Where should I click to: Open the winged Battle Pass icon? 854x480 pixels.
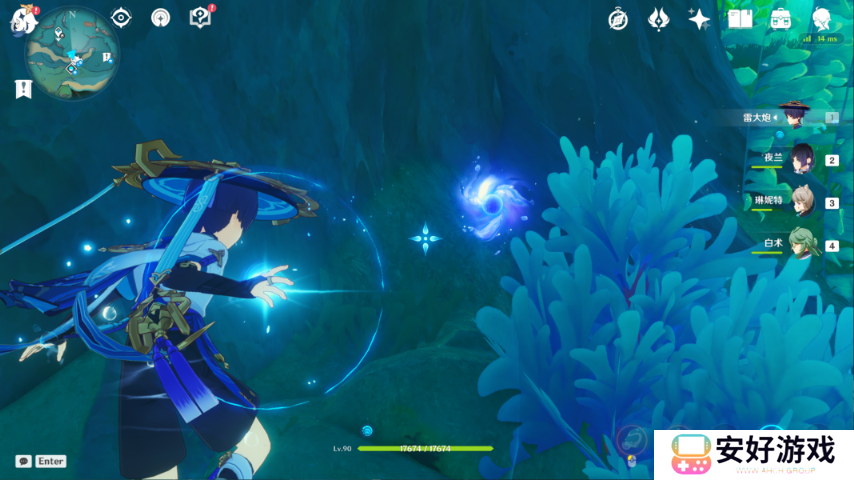point(658,19)
